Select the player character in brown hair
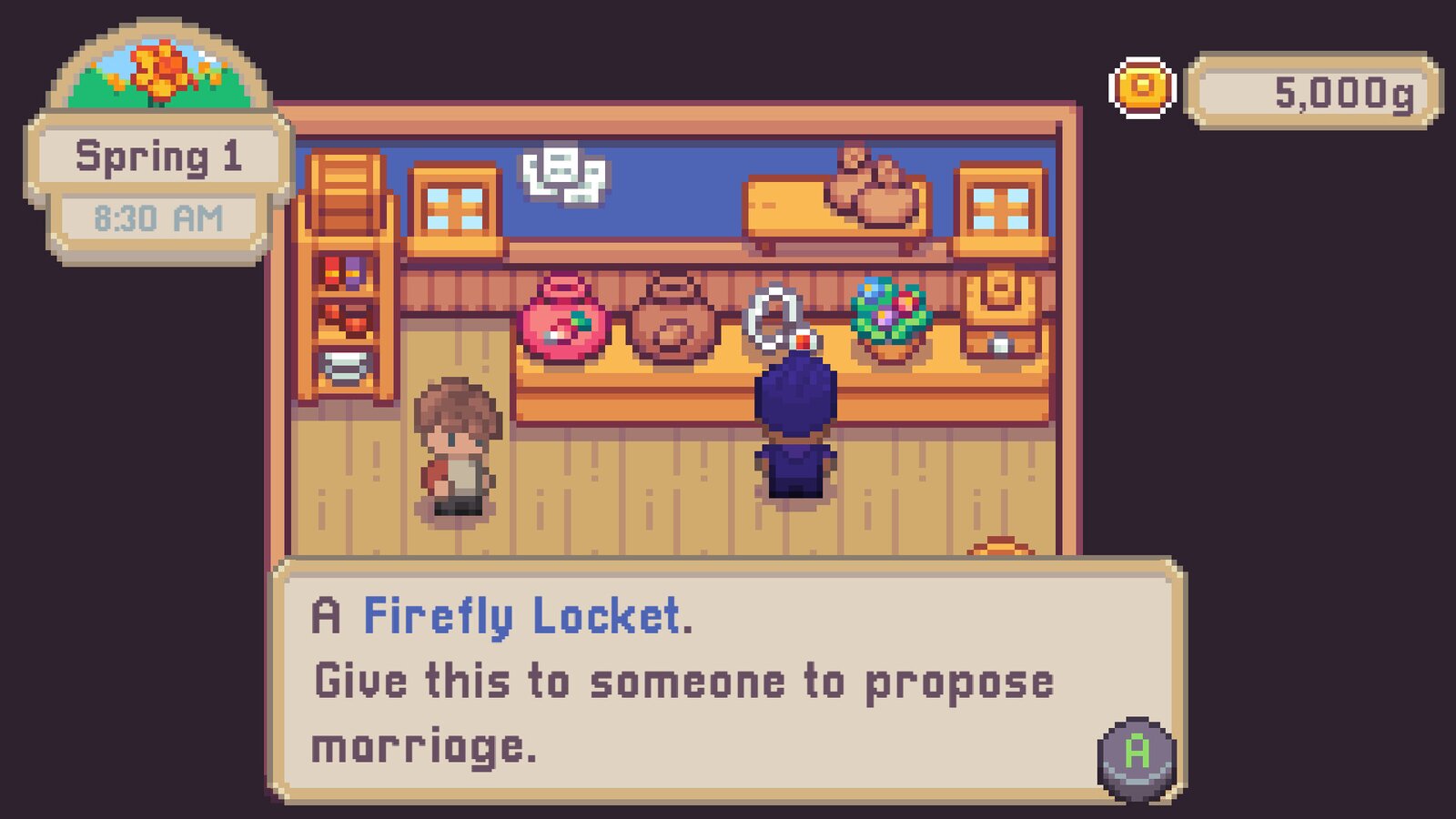 pos(460,446)
